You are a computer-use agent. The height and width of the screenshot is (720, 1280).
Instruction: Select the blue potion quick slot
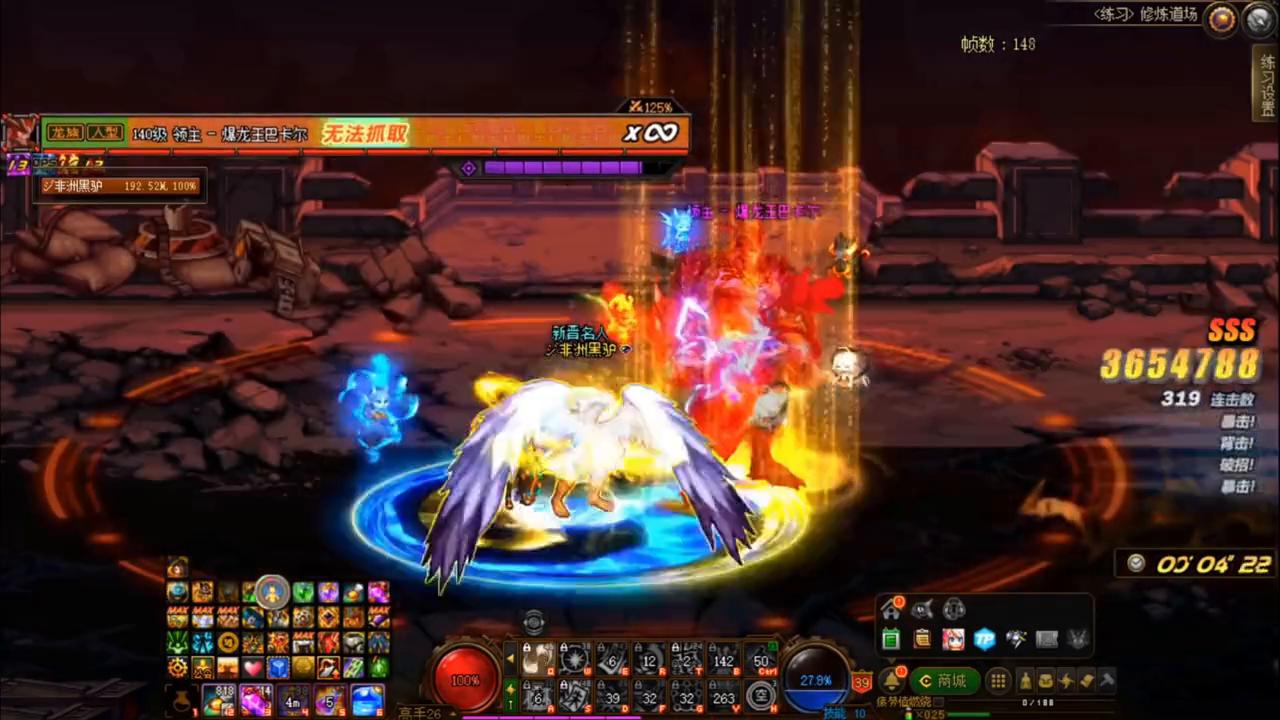[x=367, y=699]
